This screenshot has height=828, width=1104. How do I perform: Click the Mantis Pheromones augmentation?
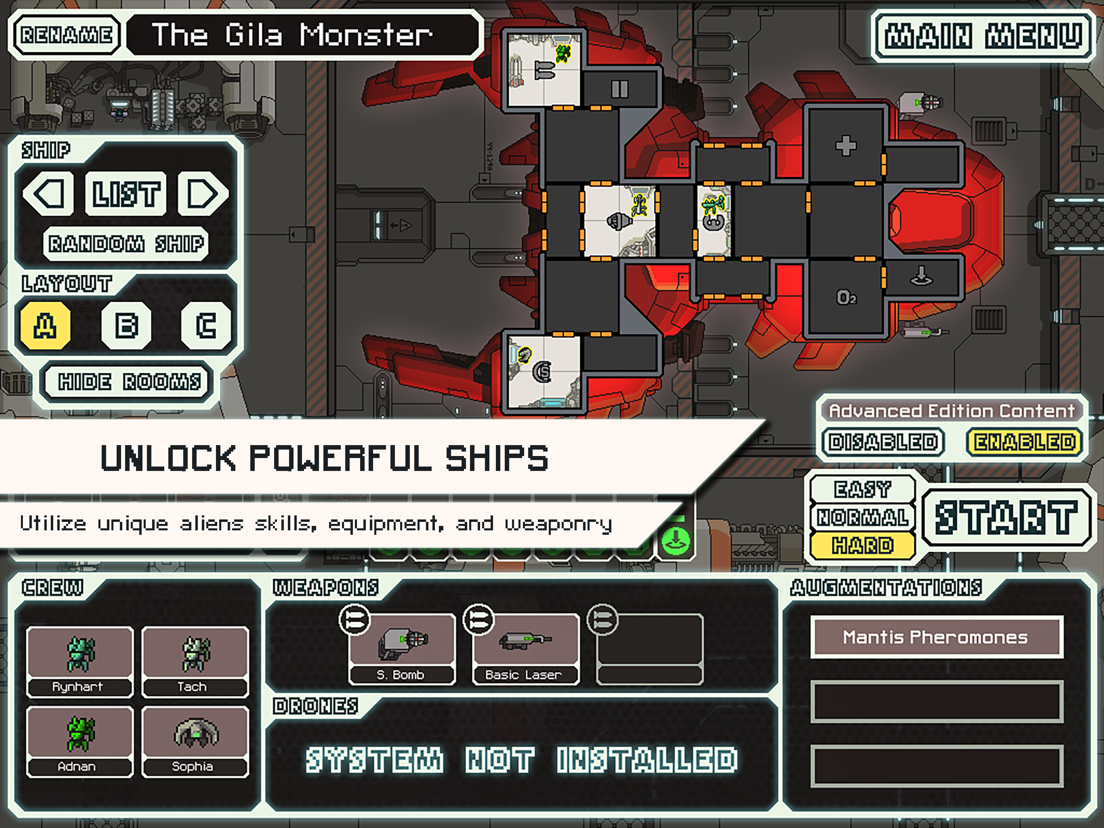tap(936, 637)
